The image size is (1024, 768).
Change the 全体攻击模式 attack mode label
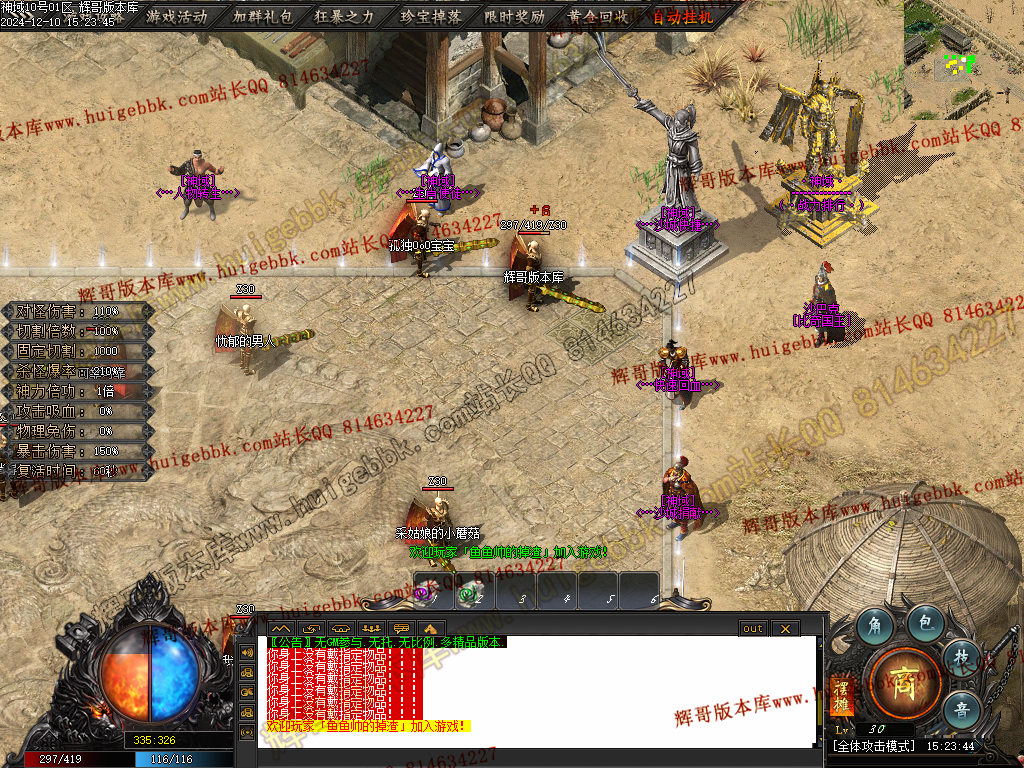868,746
